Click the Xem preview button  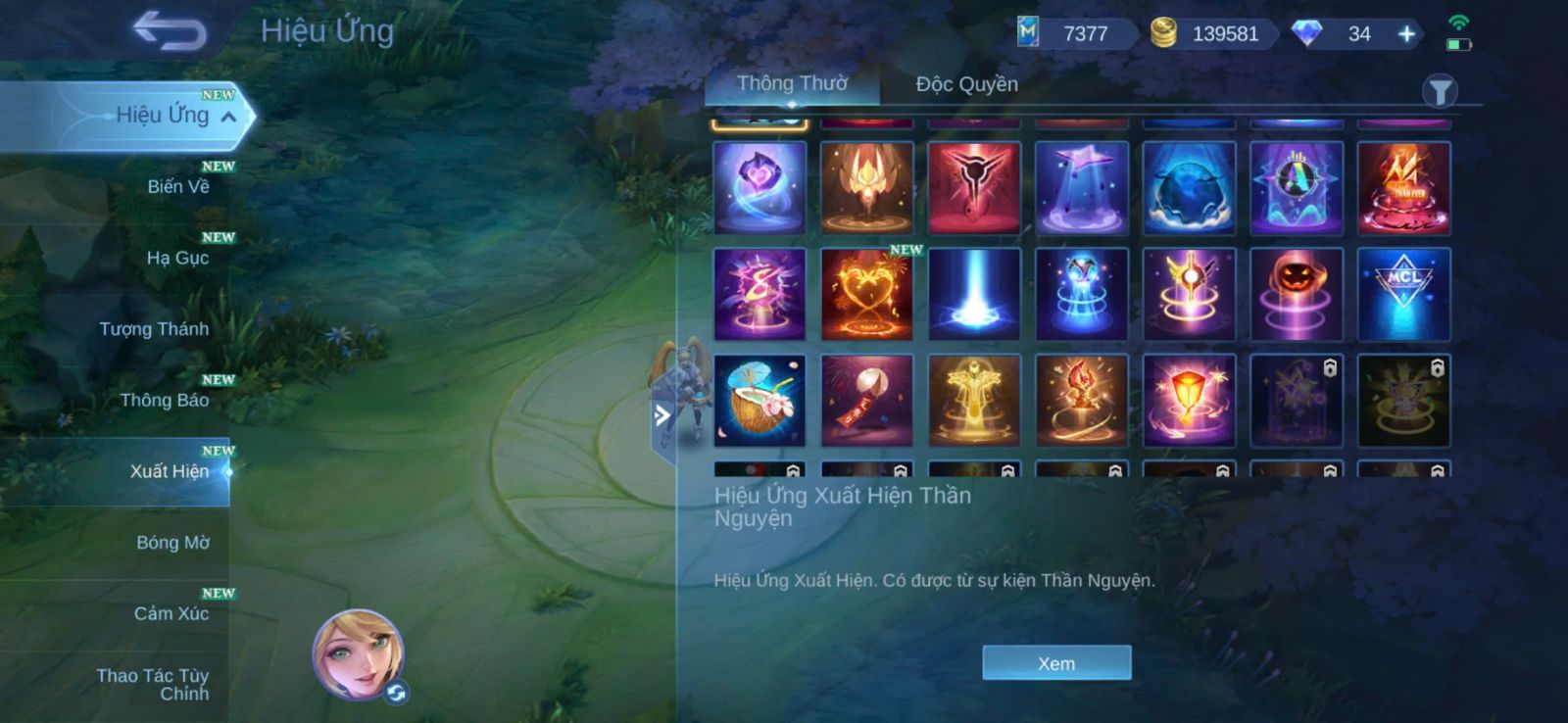point(1056,663)
